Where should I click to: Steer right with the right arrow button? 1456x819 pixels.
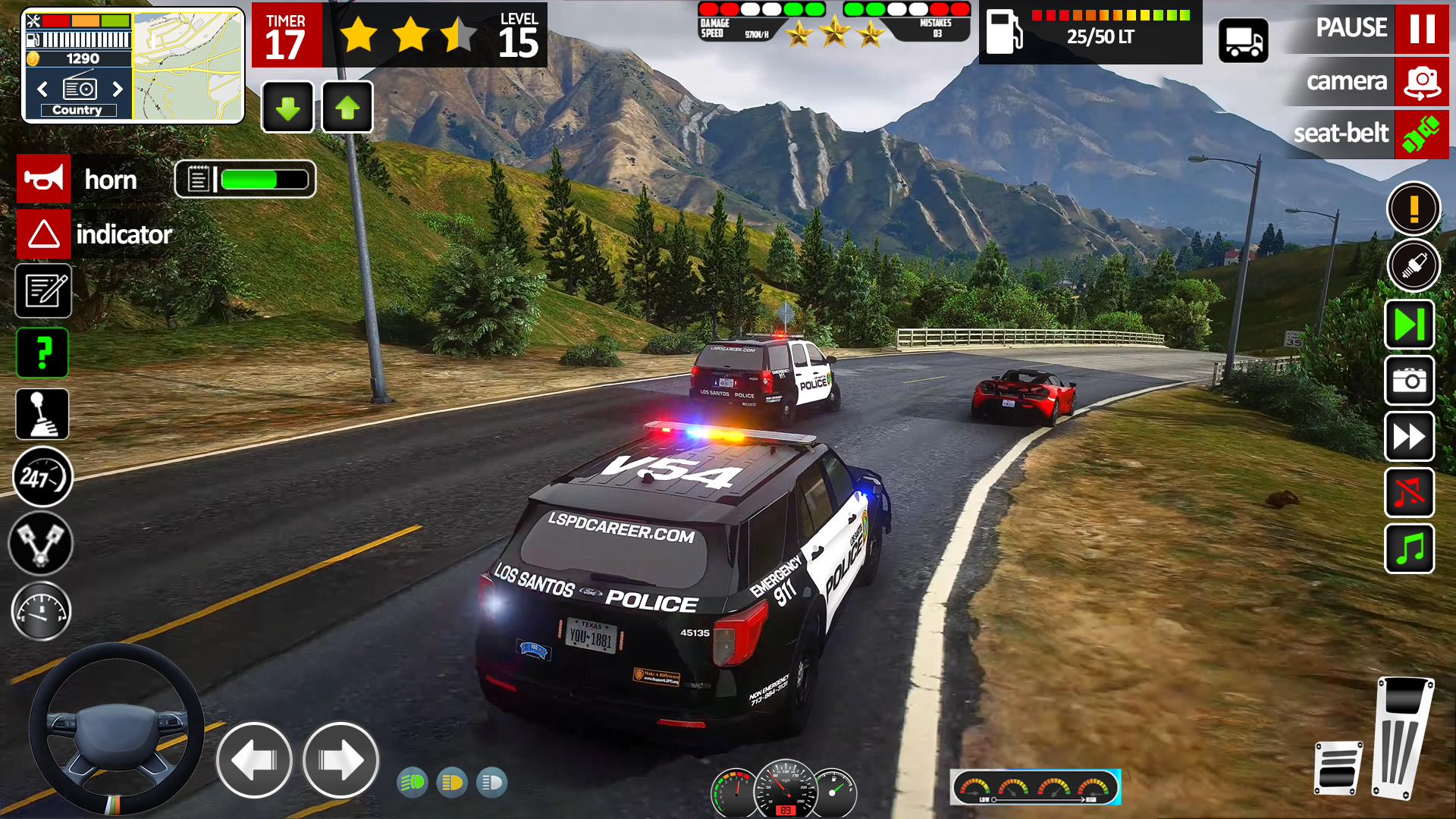coord(340,760)
